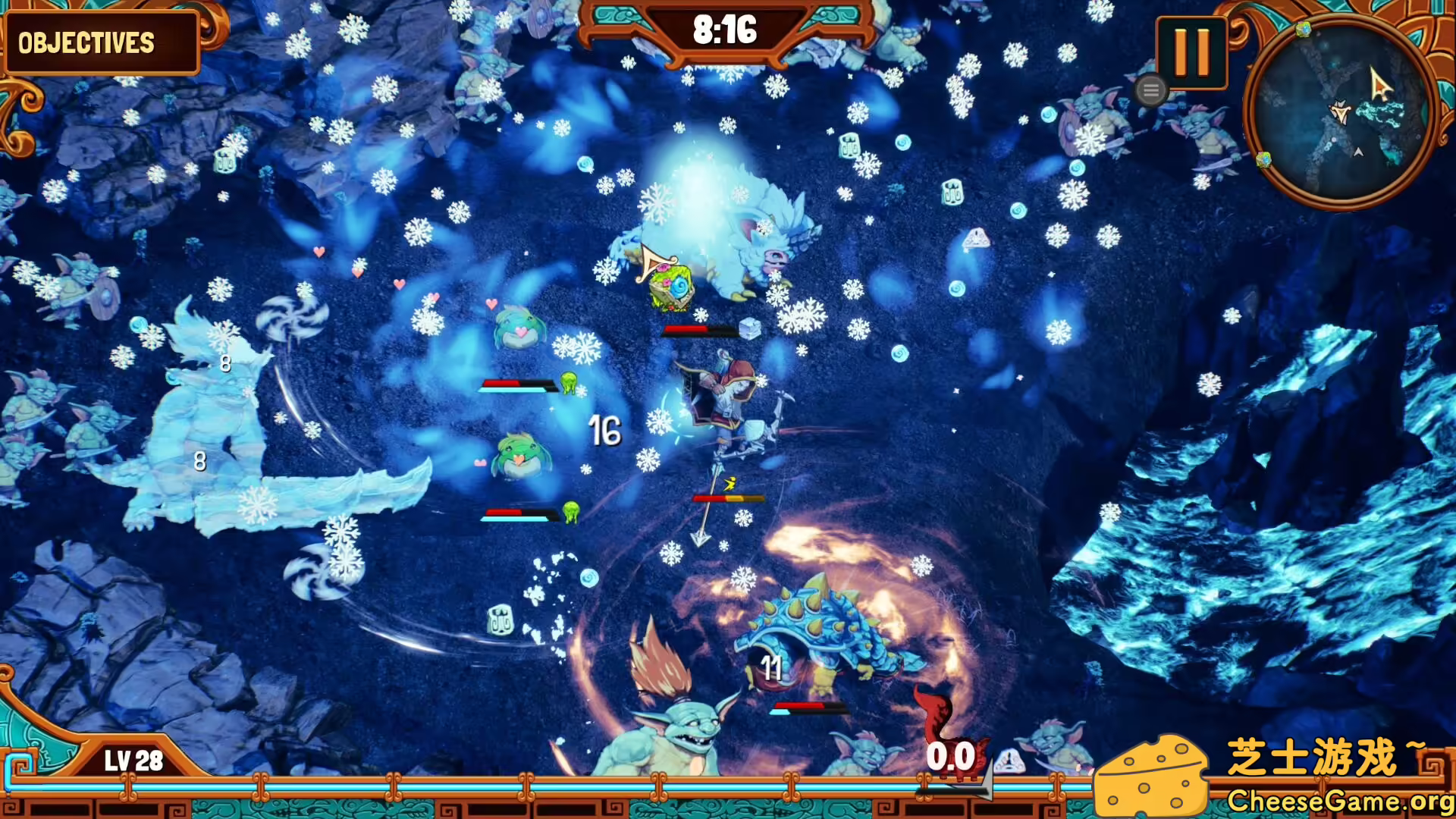The width and height of the screenshot is (1456, 819).
Task: Click the ice cube icon beside the yeti's health bar
Action: [x=749, y=329]
